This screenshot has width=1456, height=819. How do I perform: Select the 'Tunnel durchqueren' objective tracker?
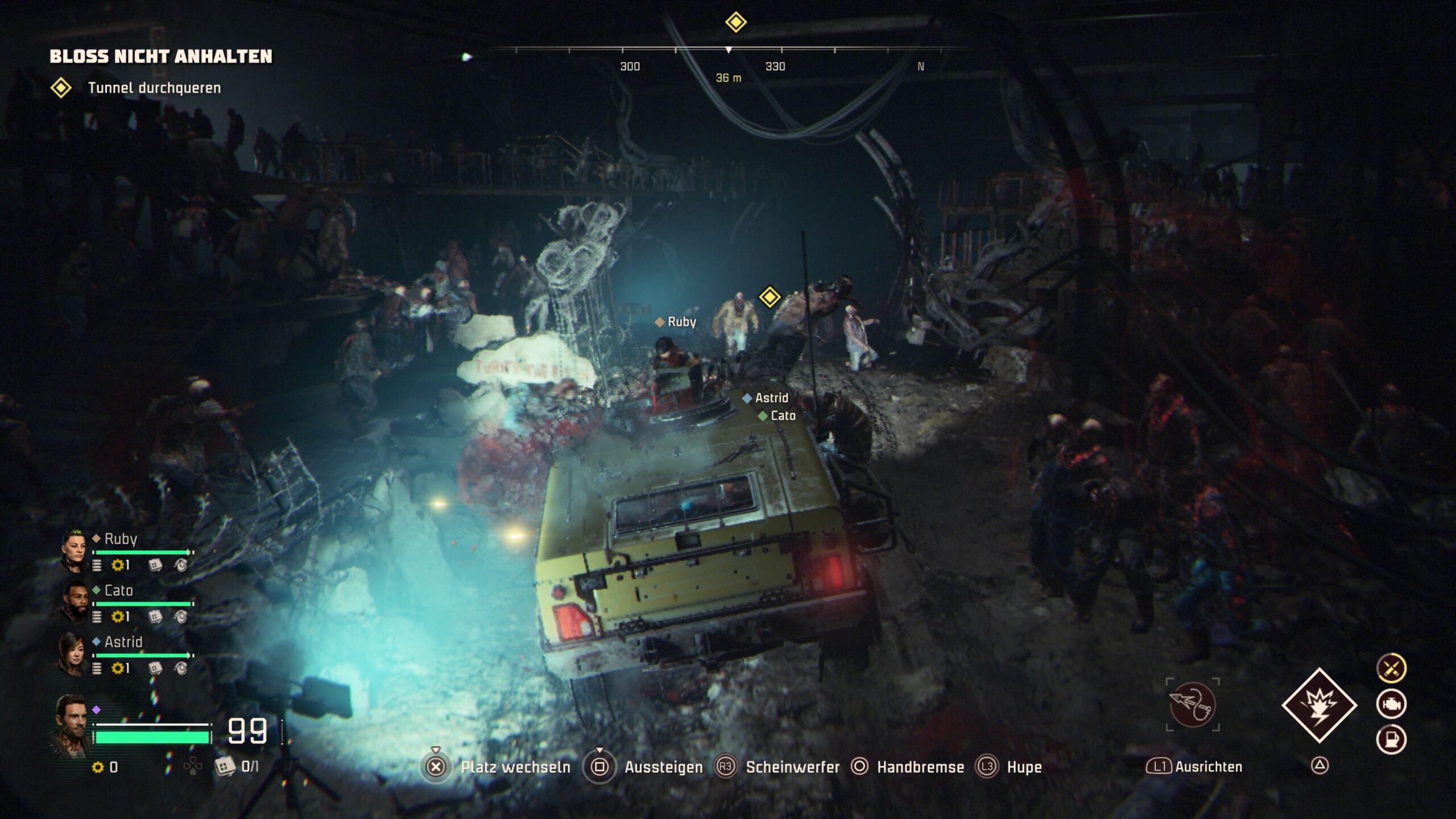(154, 88)
